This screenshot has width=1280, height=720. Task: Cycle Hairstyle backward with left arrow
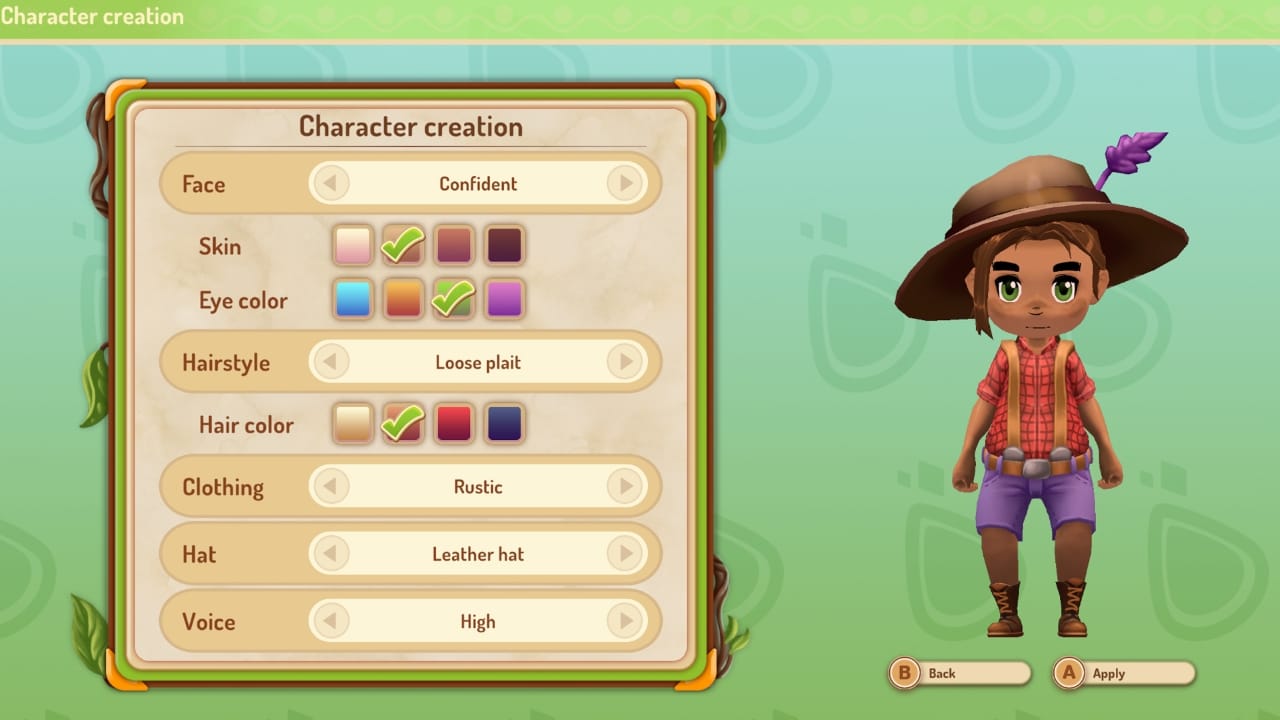pos(332,362)
